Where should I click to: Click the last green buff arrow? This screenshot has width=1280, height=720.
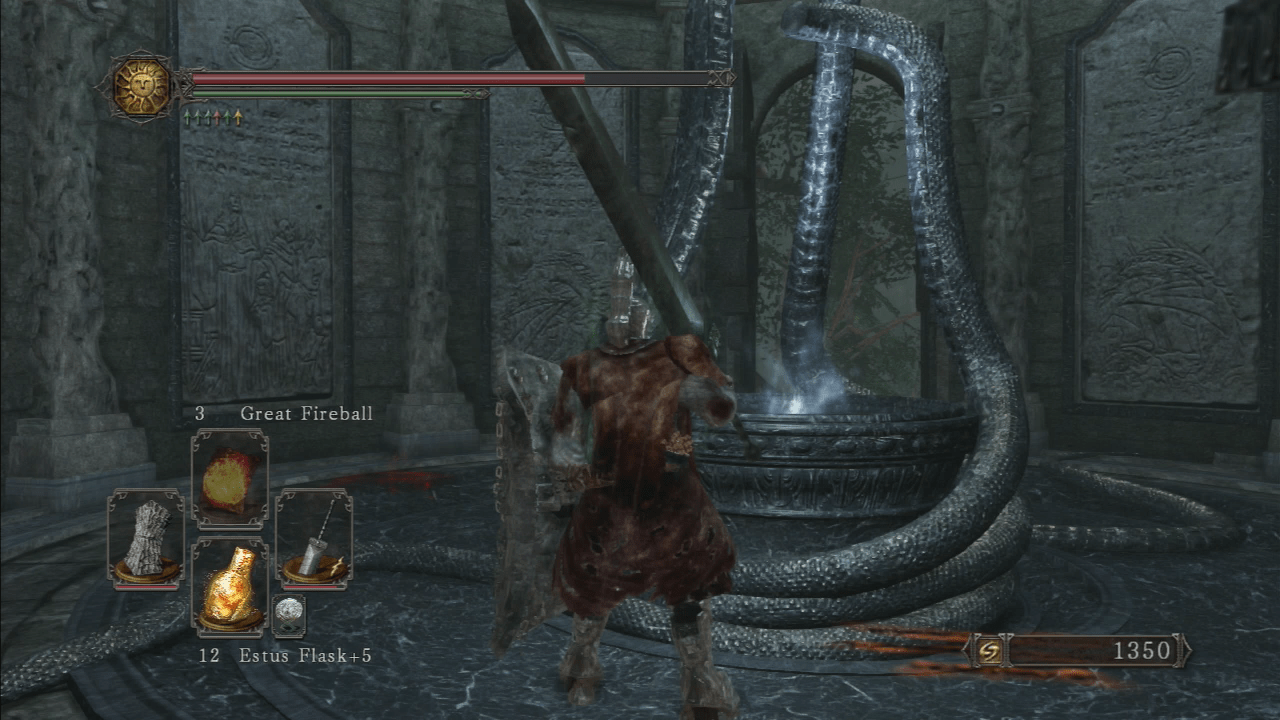228,116
